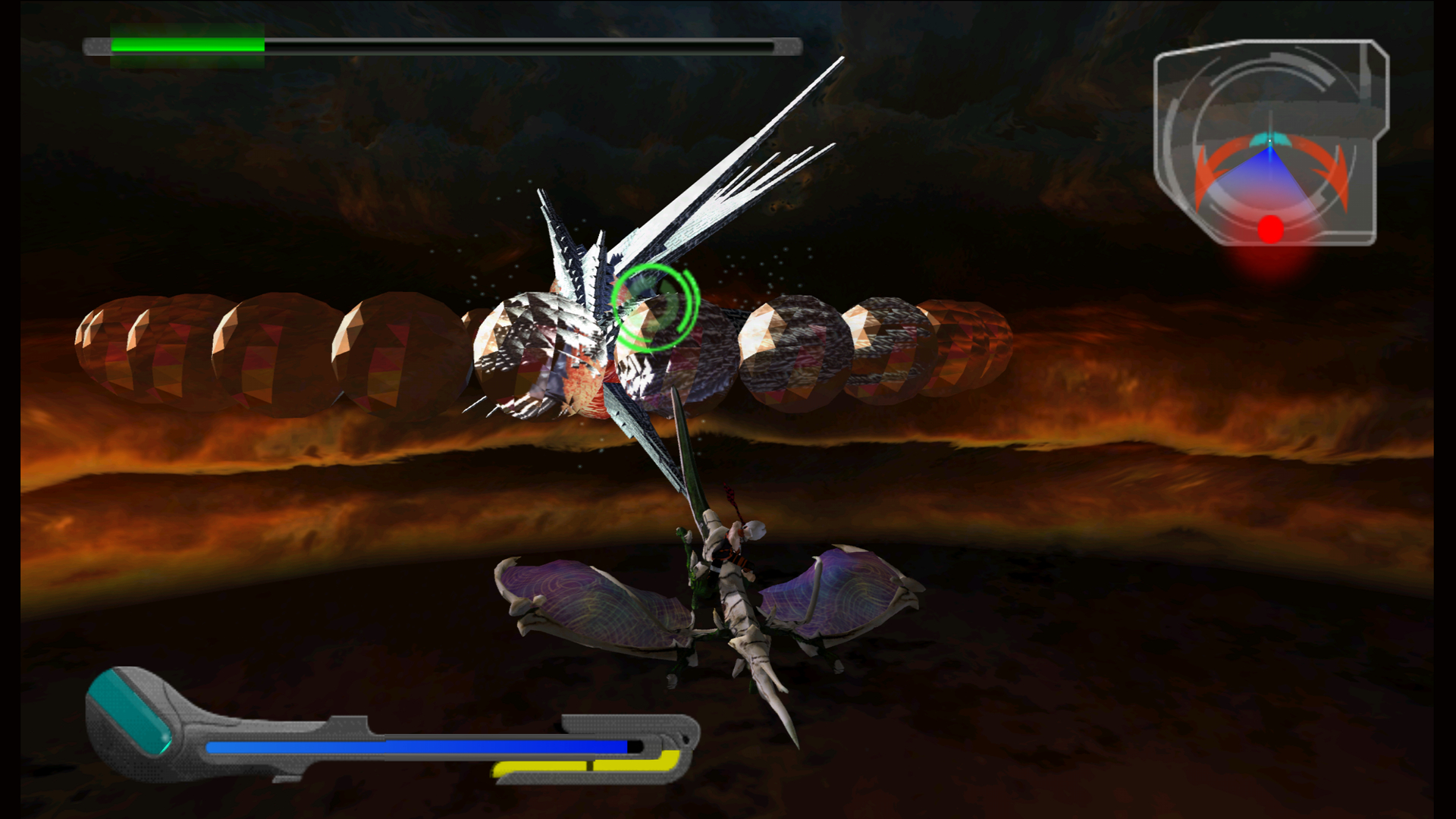Click the blue weapon charge gauge
Image resolution: width=1456 pixels, height=819 pixels.
(x=417, y=747)
